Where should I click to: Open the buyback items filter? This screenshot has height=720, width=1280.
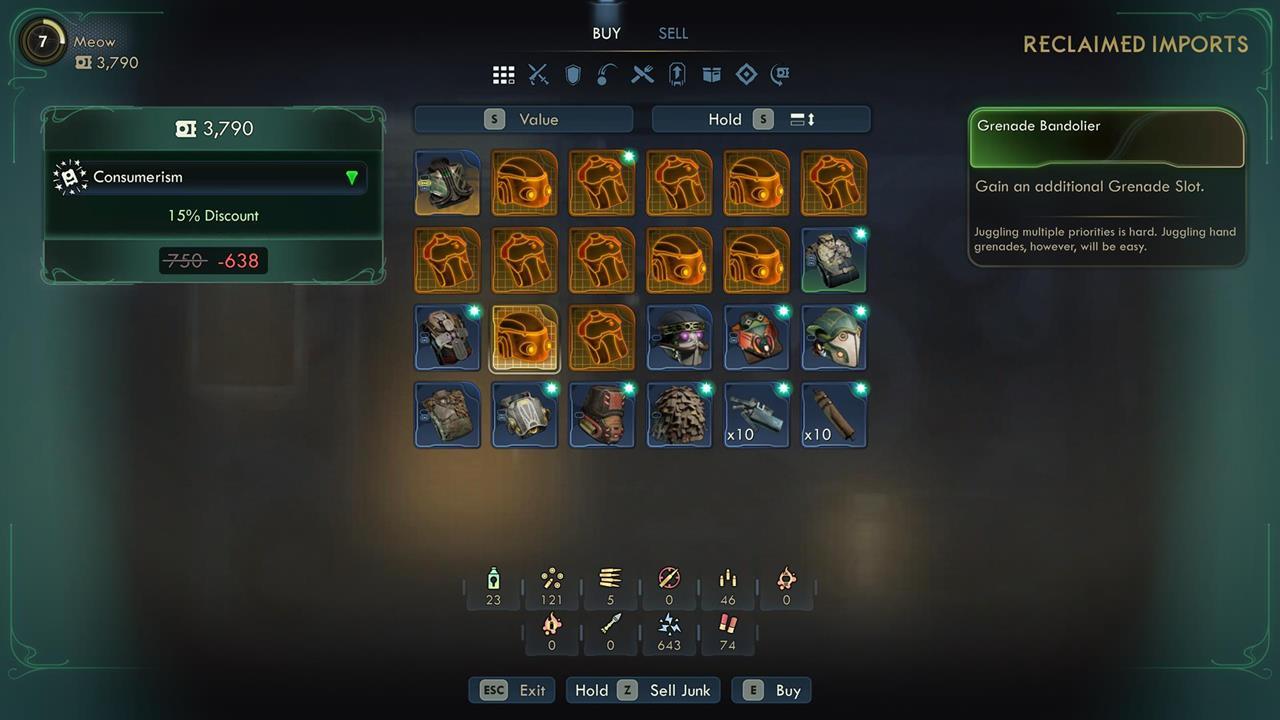click(779, 74)
